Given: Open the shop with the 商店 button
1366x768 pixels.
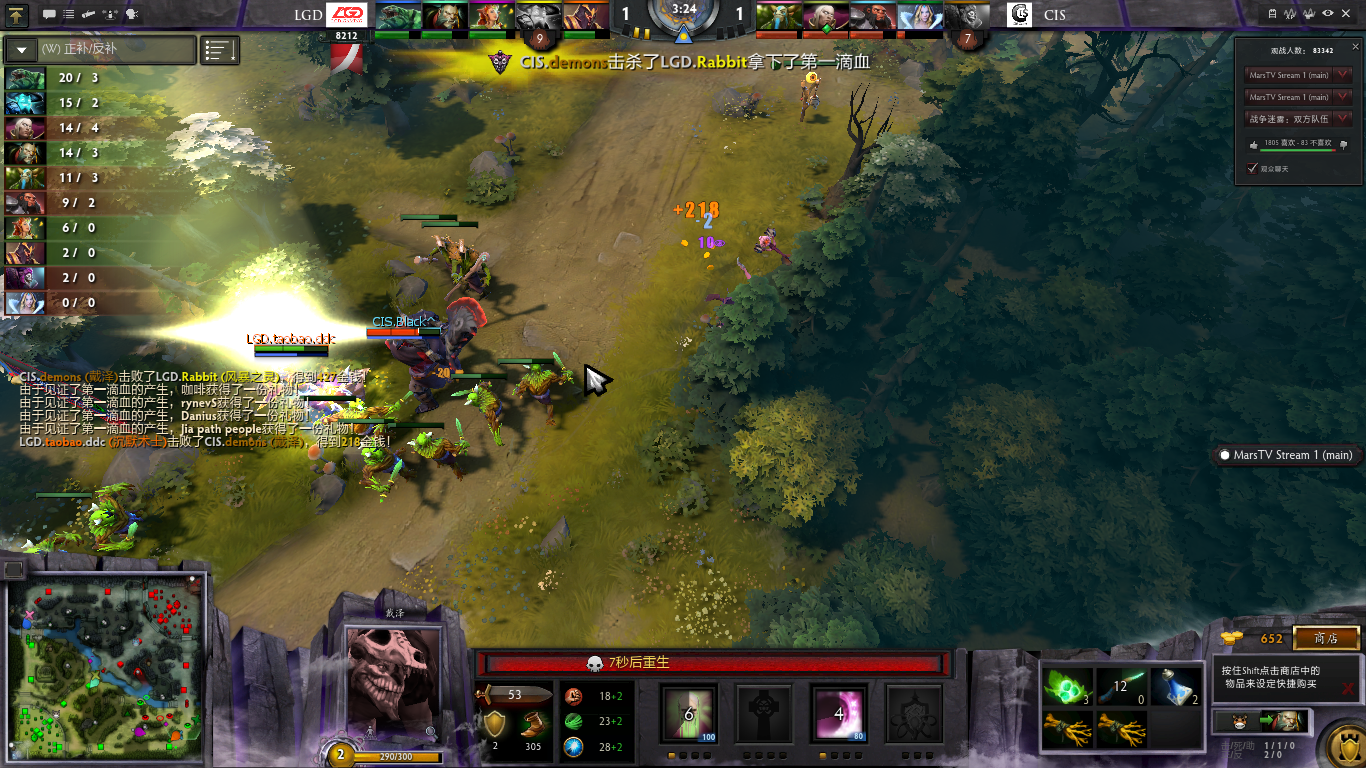Looking at the screenshot, I should pos(1326,638).
